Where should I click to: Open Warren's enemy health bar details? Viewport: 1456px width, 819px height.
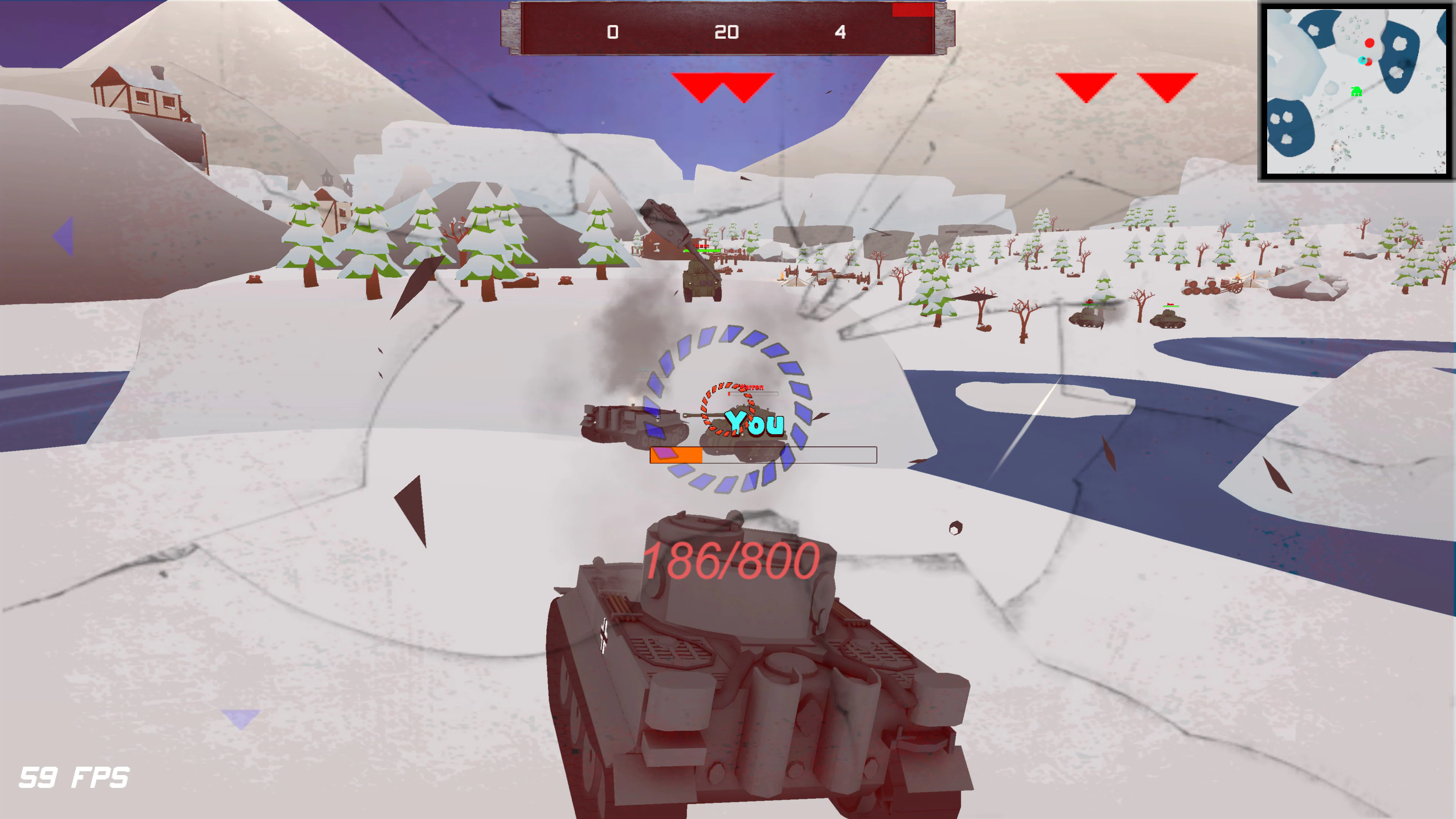coord(753,394)
